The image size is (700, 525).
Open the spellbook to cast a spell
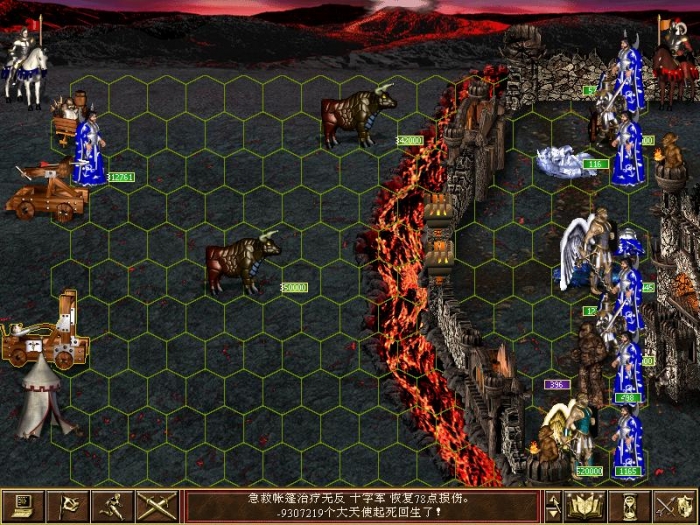pos(588,506)
